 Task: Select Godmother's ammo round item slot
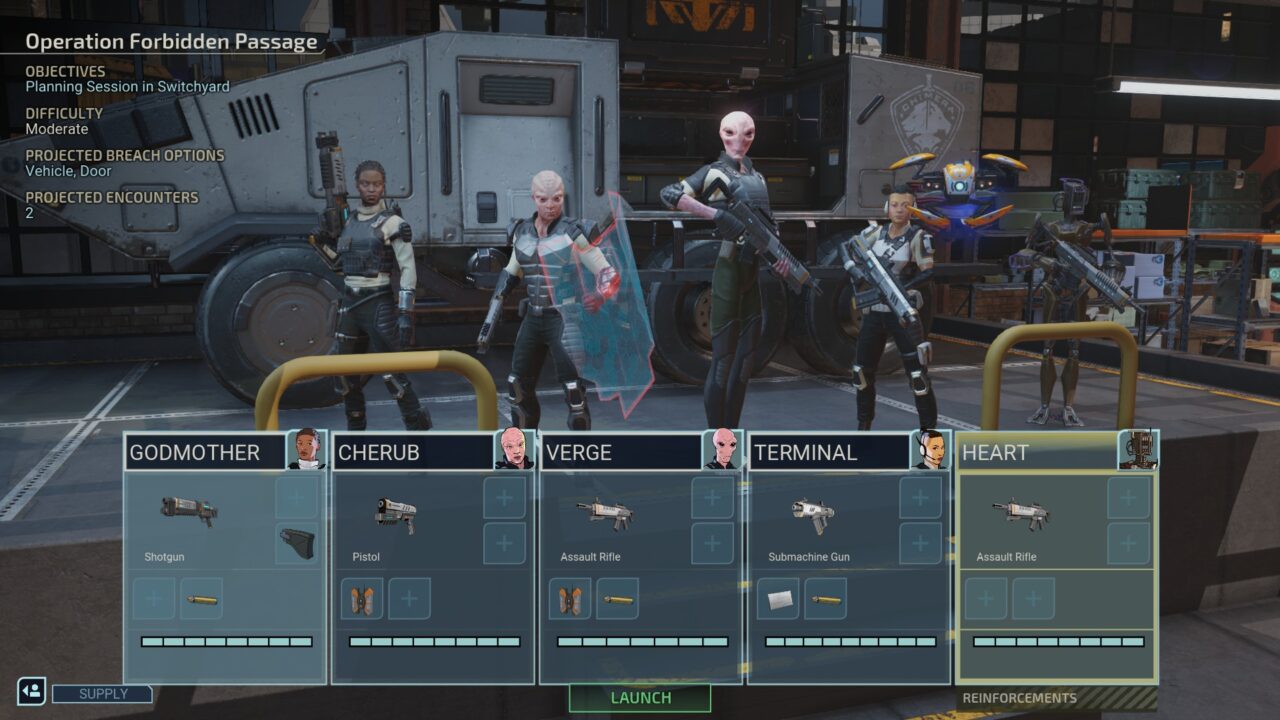pos(202,599)
